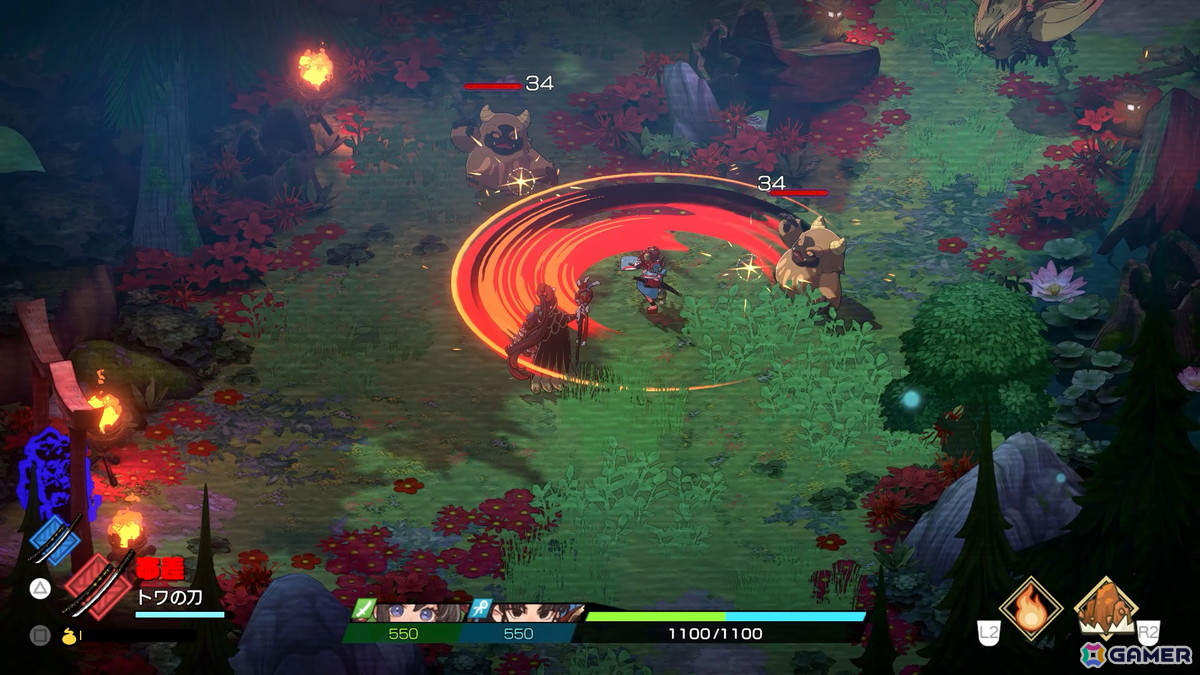1200x675 pixels.
Task: Use the rock spike skill icon
Action: tap(1105, 607)
